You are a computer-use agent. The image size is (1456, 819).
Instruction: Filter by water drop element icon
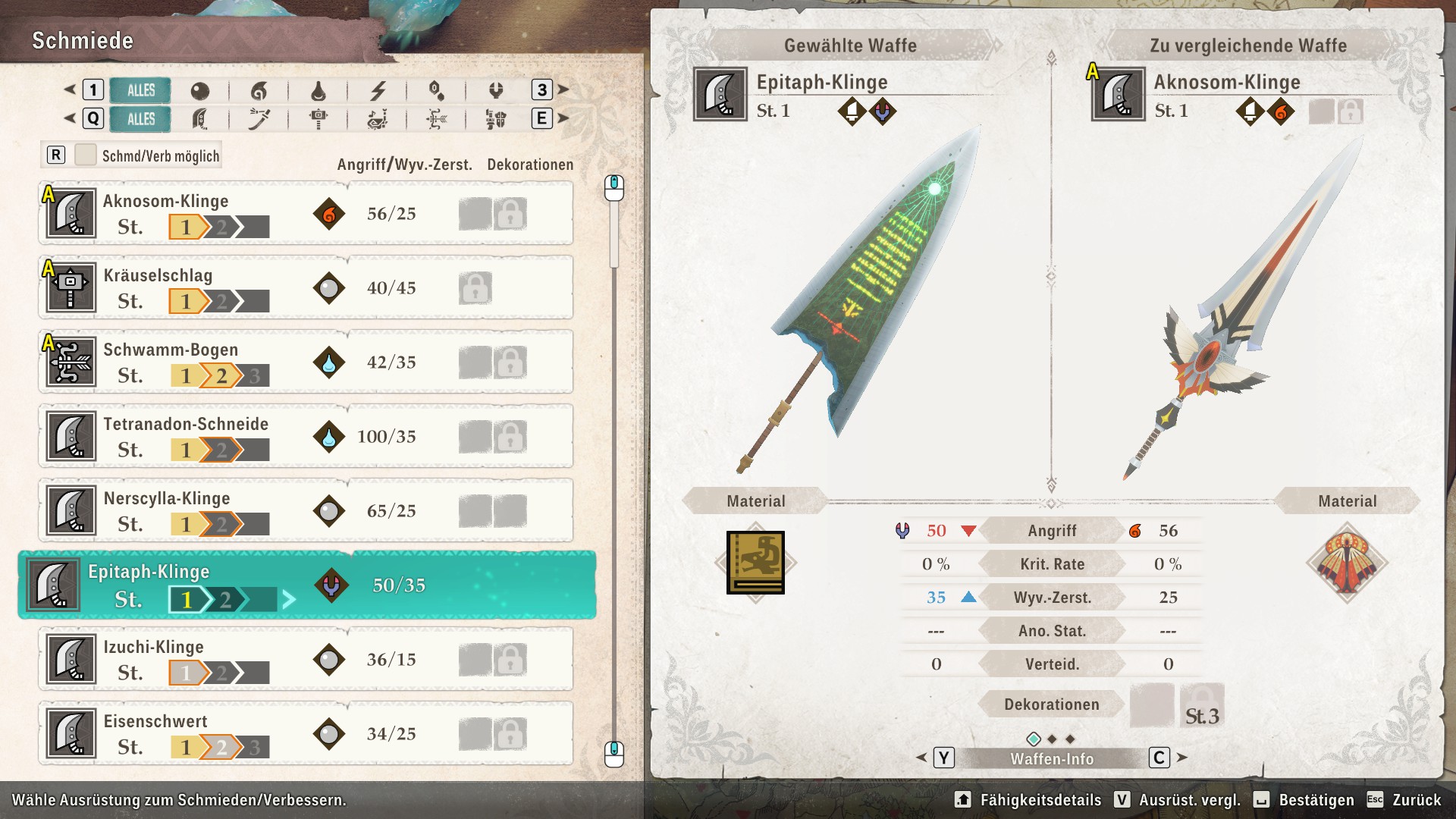coord(318,91)
